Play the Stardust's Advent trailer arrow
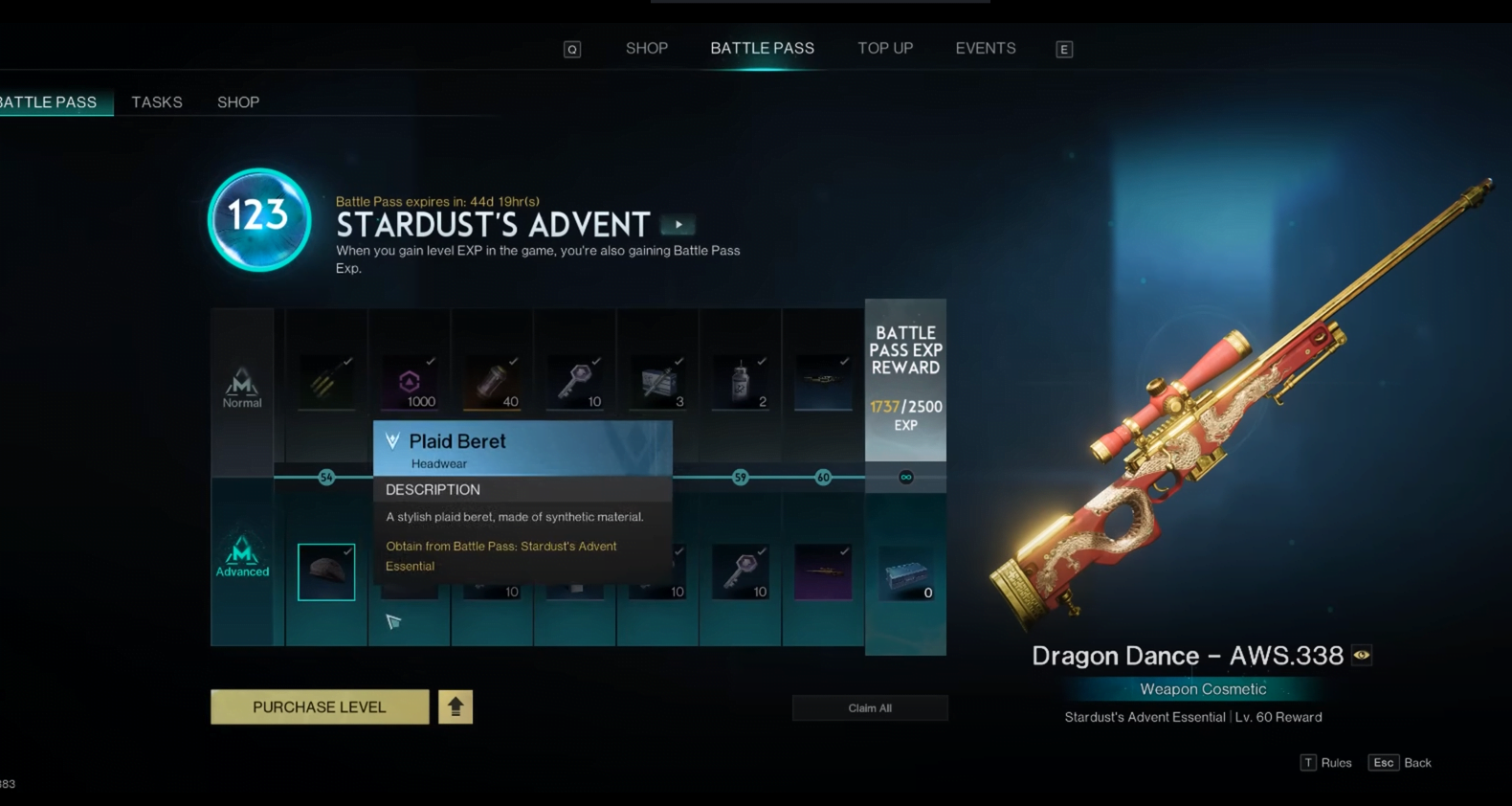 point(678,224)
